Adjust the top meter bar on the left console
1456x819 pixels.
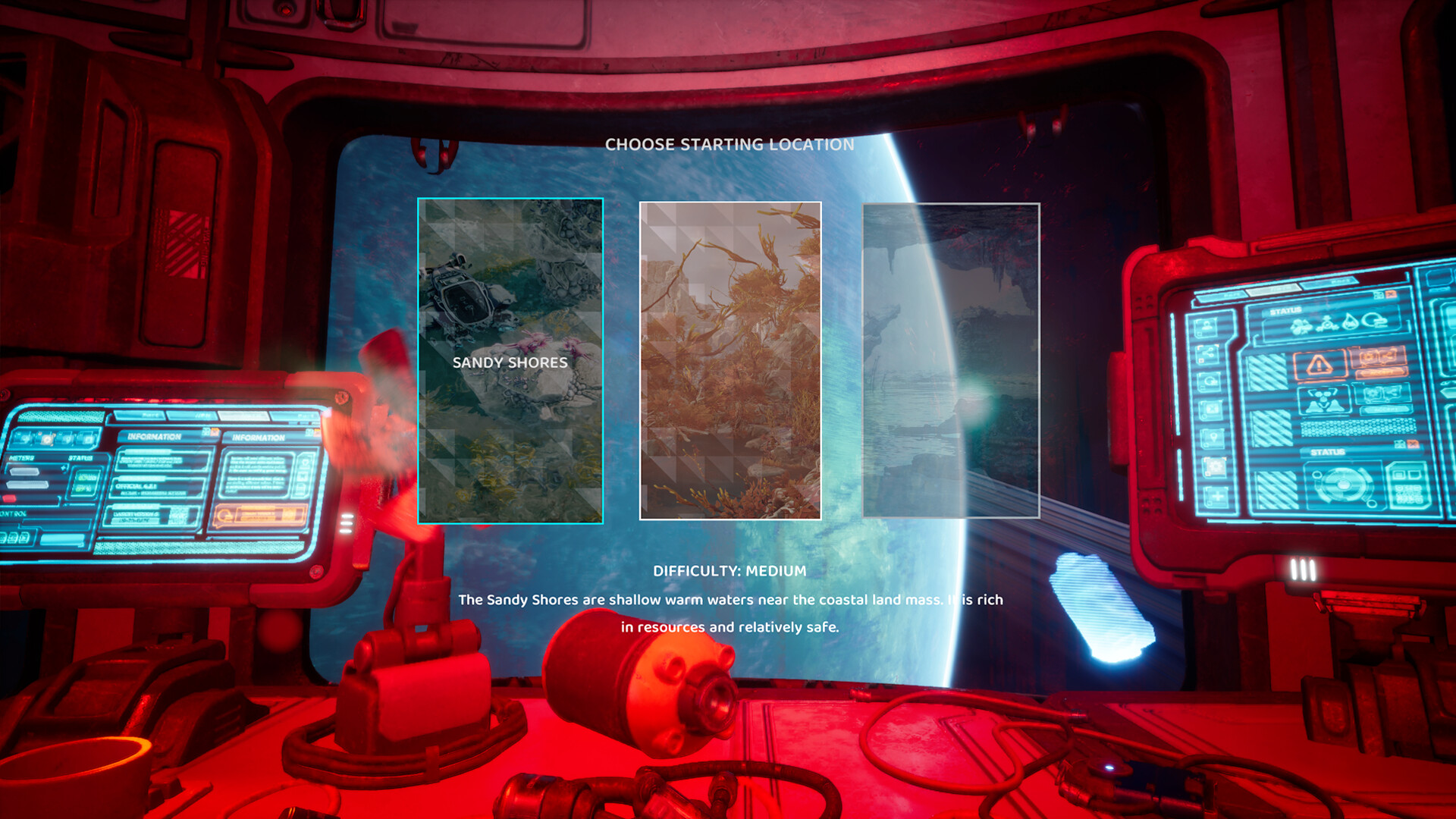click(26, 472)
